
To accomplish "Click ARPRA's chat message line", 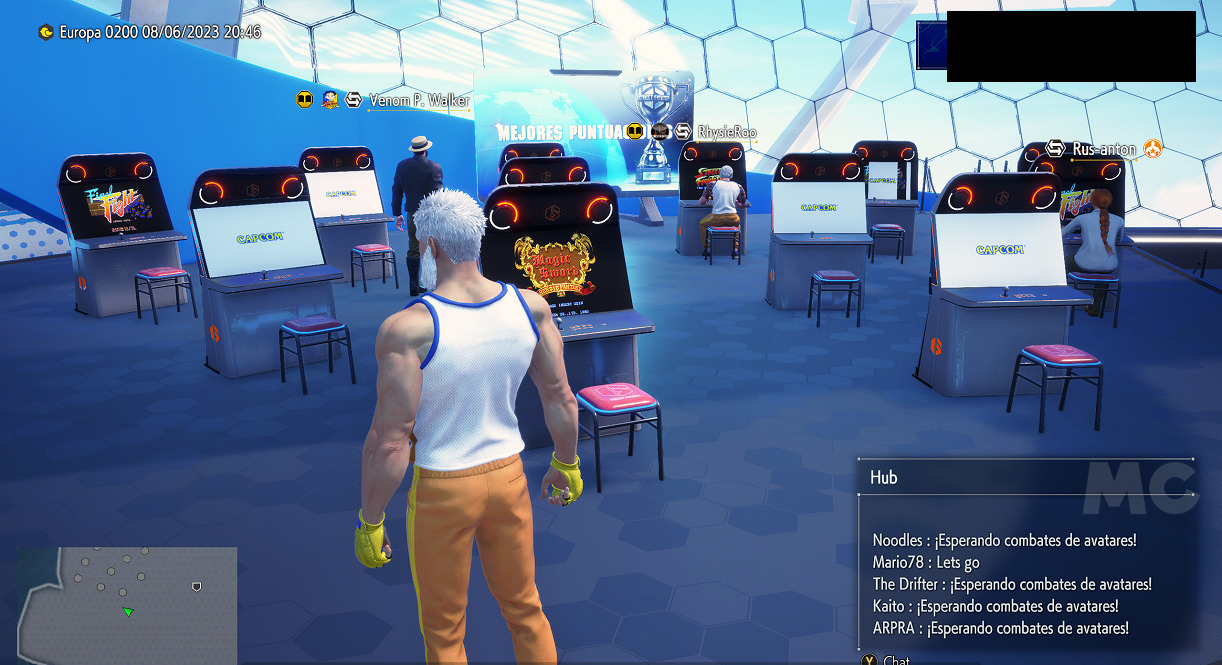I will [1000, 628].
